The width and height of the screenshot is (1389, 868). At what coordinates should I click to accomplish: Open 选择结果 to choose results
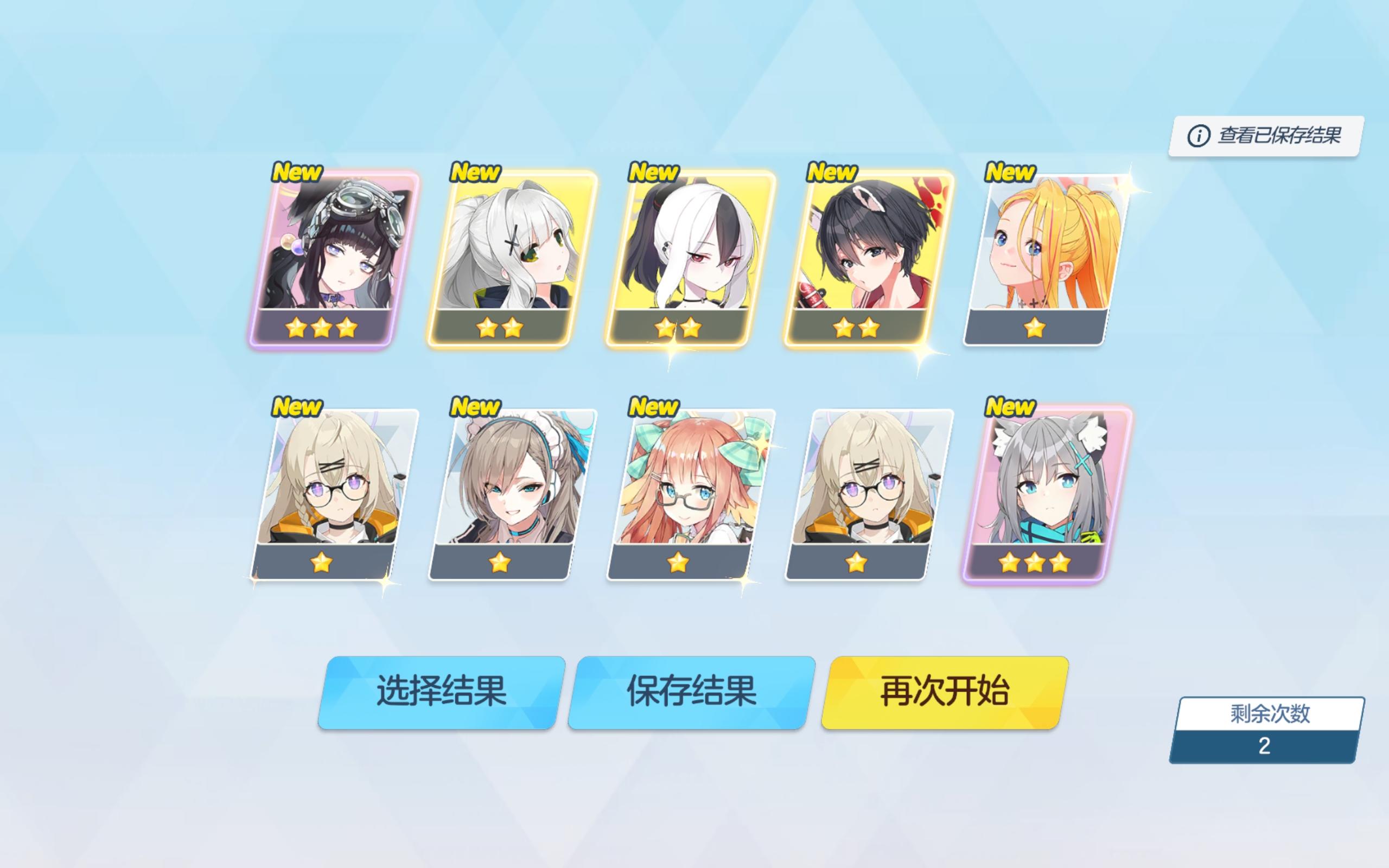(x=442, y=692)
